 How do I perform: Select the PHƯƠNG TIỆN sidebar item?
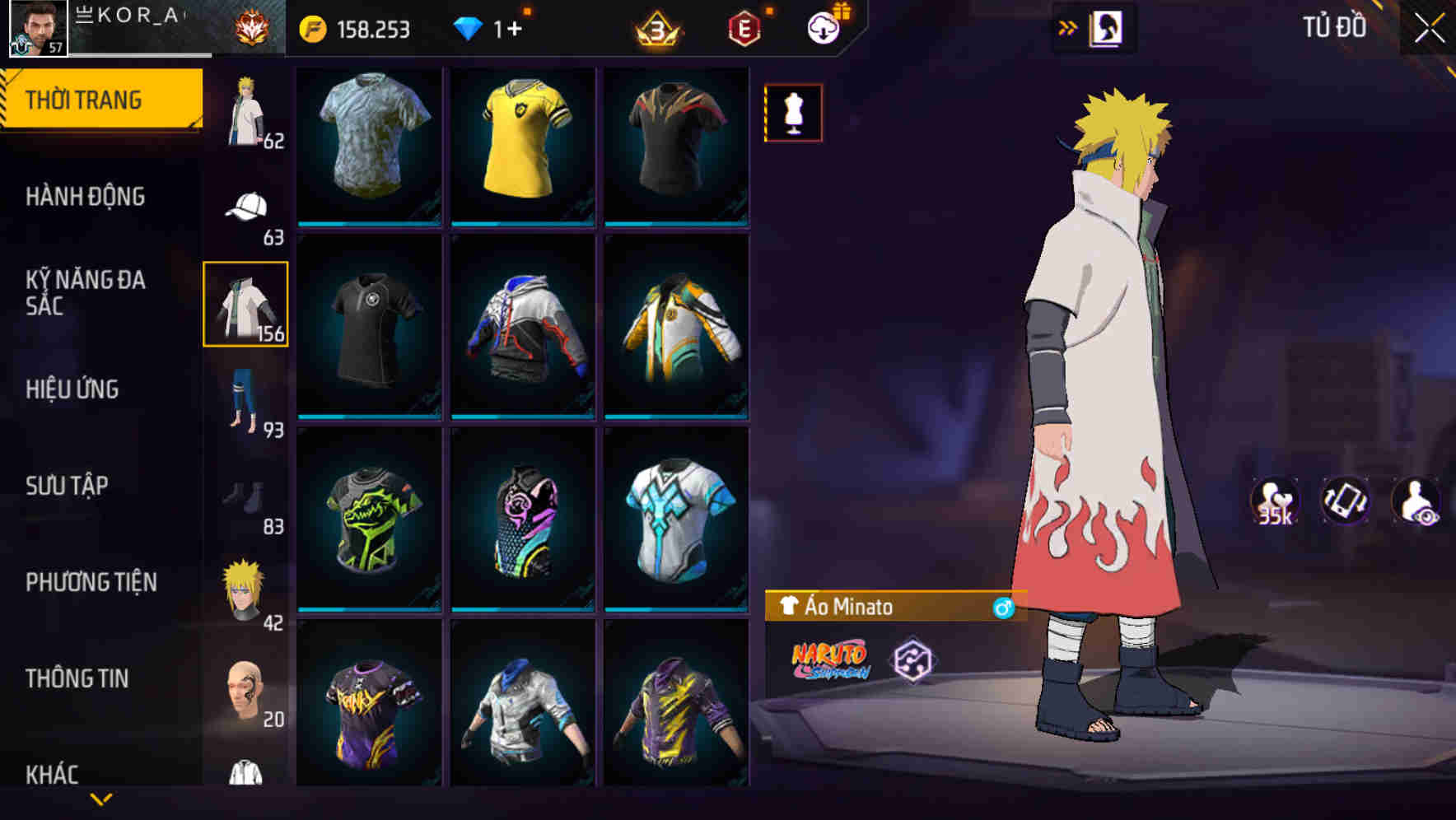point(91,581)
